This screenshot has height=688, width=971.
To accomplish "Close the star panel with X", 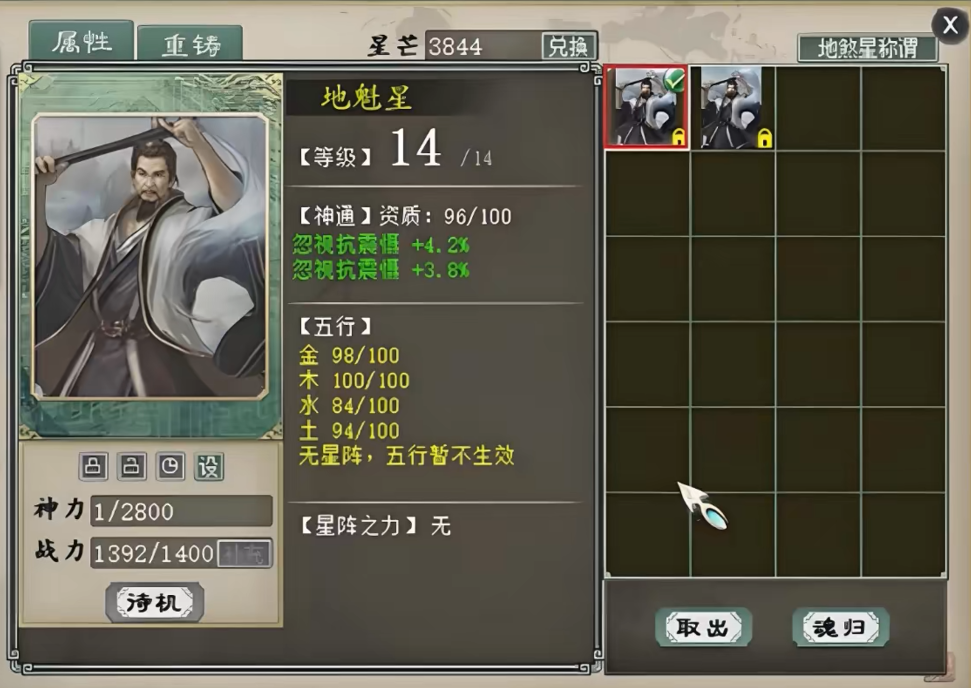I will tap(949, 25).
